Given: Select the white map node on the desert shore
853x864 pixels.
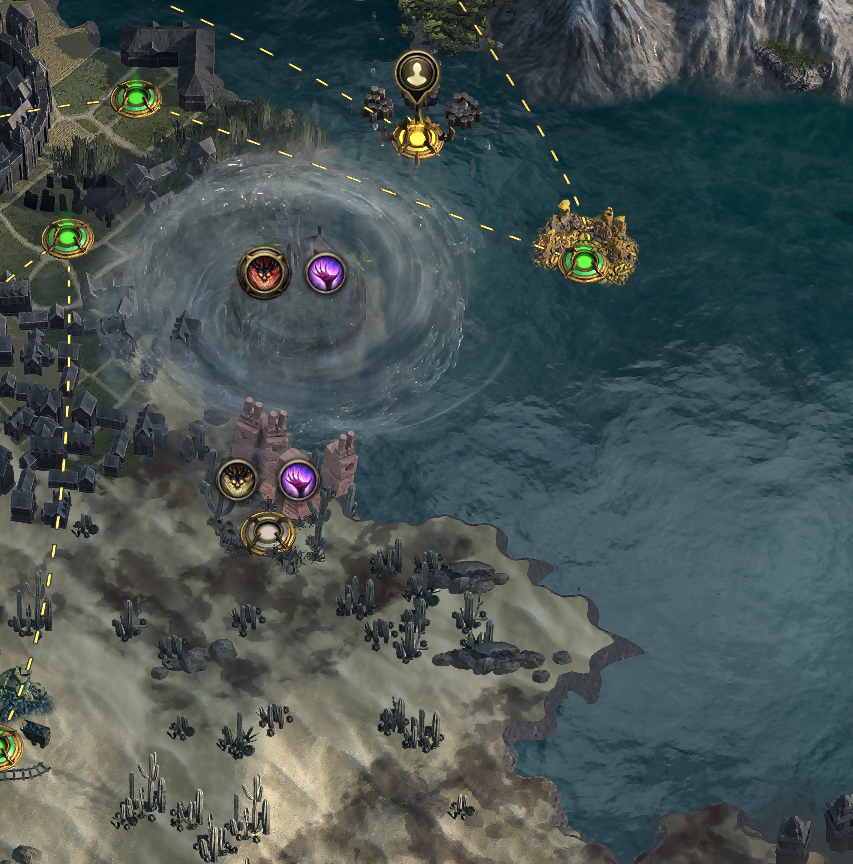Looking at the screenshot, I should coord(269,533).
